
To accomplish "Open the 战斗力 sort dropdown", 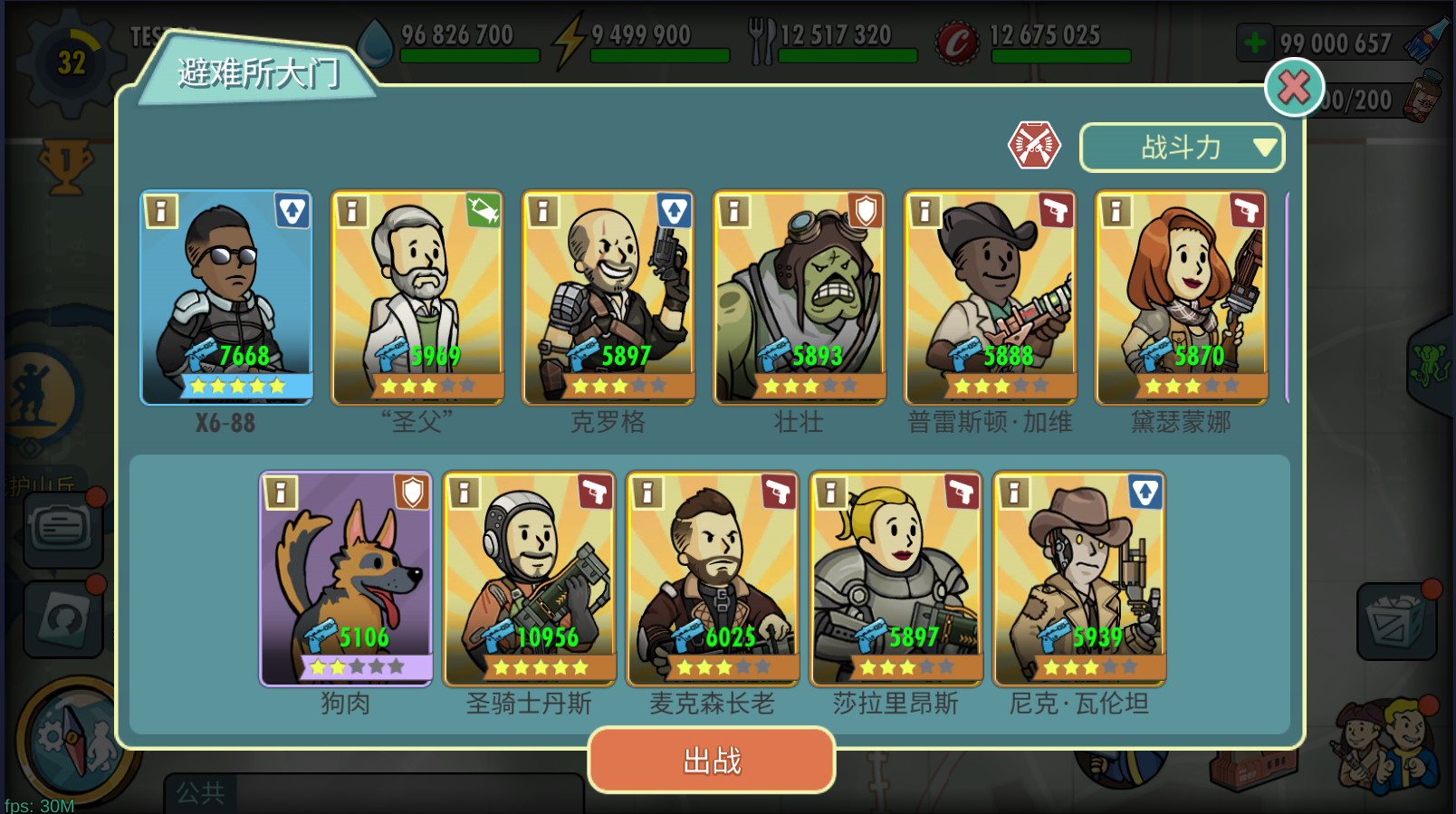I will coord(1182,147).
